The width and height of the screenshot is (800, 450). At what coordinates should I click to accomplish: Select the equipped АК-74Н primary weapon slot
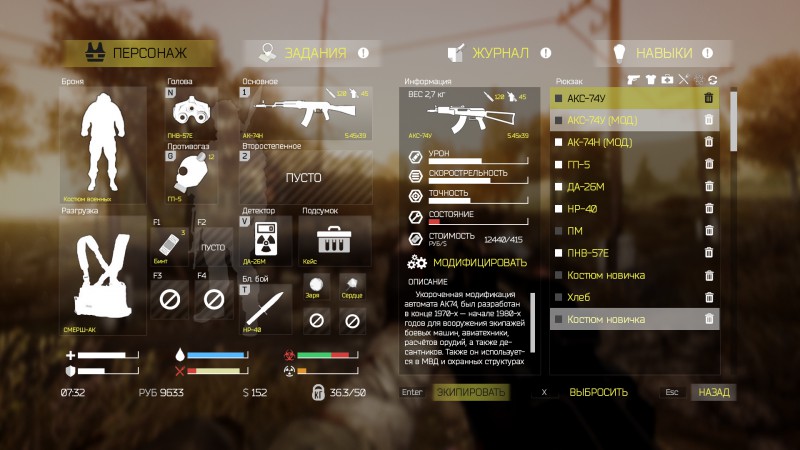click(x=304, y=112)
